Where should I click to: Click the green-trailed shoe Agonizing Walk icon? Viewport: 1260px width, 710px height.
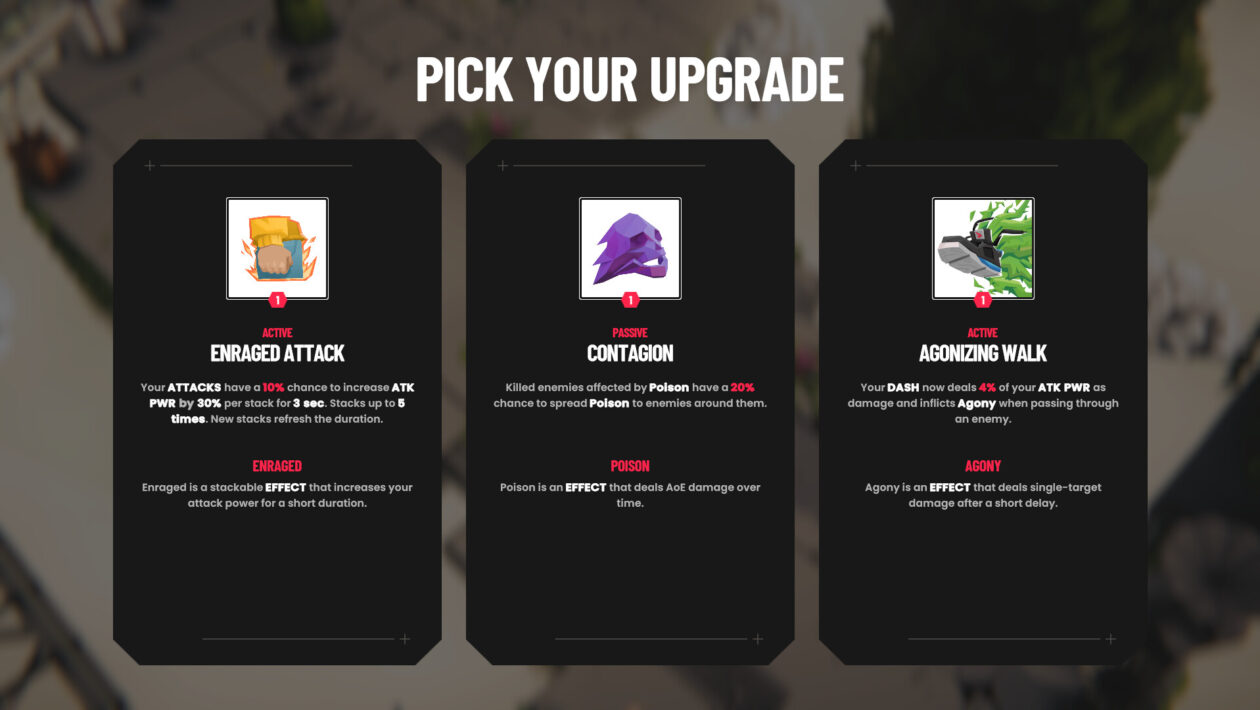[983, 248]
